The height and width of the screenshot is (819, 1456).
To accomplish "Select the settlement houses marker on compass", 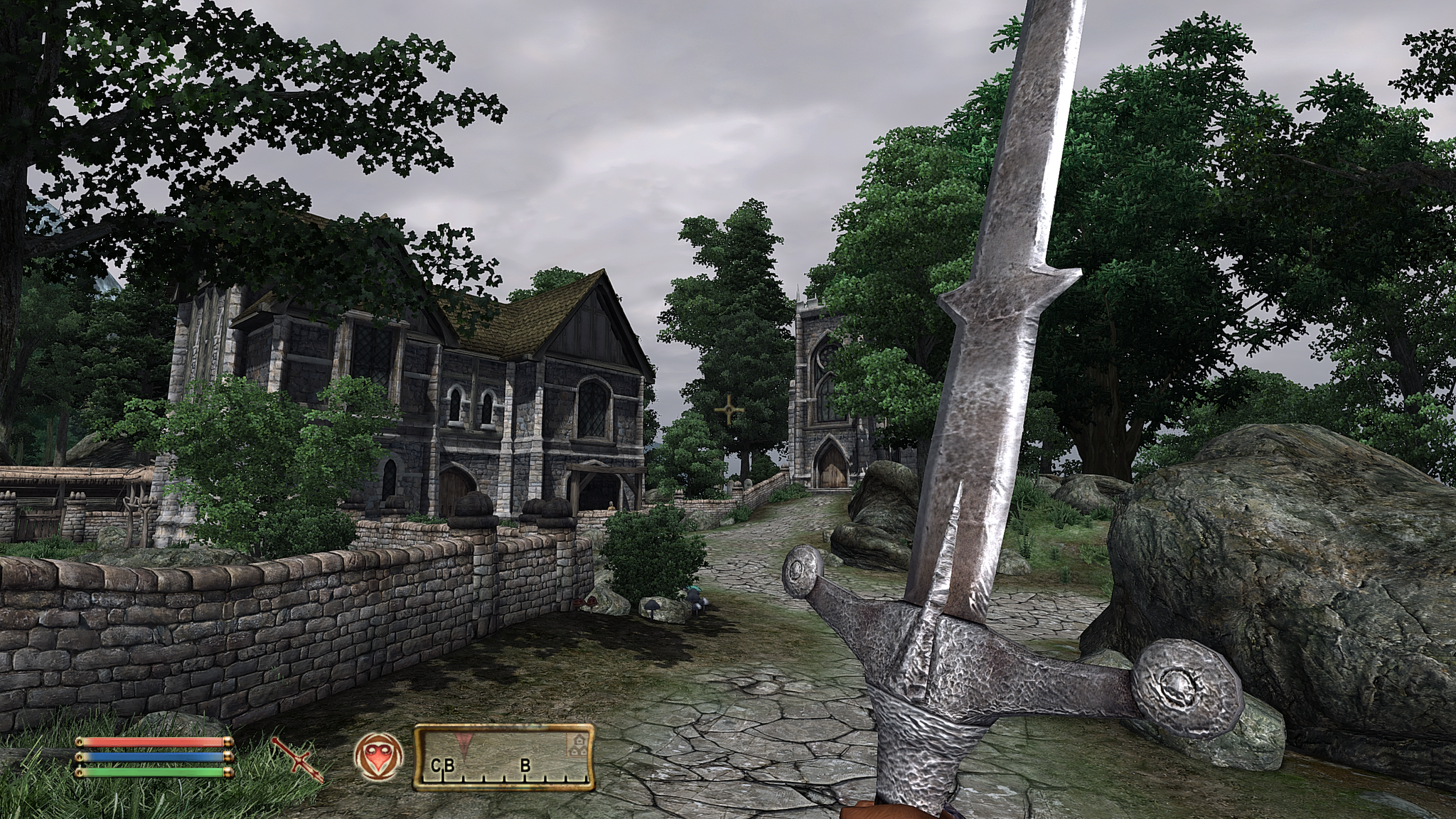I will [x=576, y=744].
